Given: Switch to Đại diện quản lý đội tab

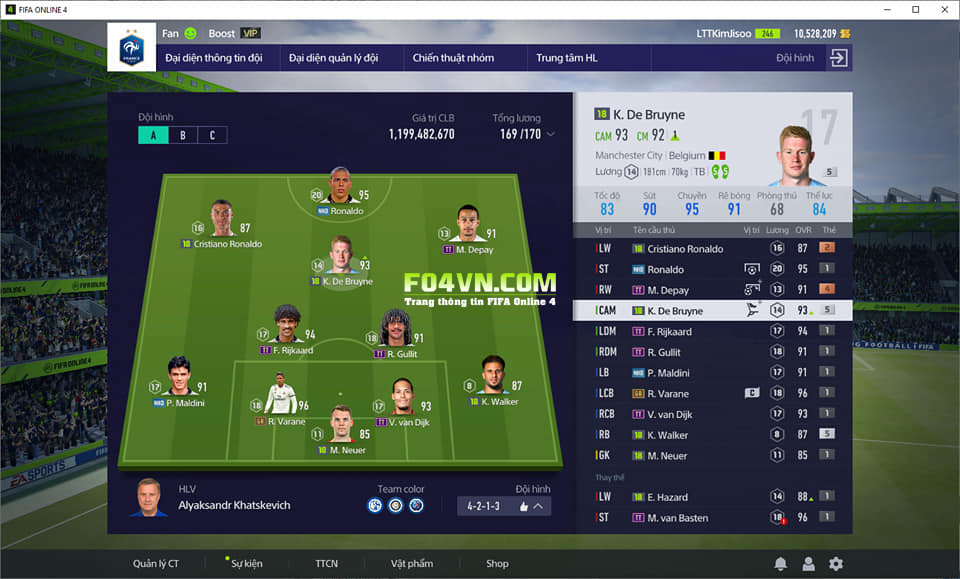Looking at the screenshot, I should tap(334, 58).
